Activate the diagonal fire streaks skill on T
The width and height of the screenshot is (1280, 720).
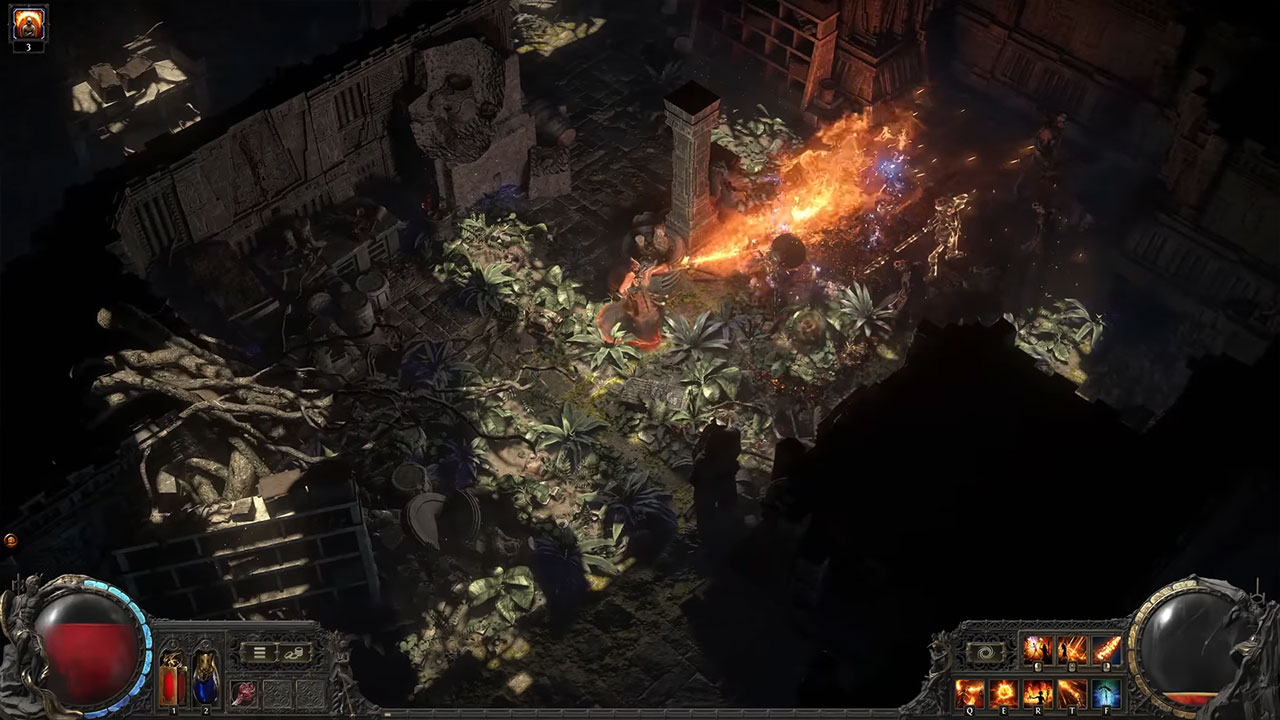click(x=1072, y=692)
